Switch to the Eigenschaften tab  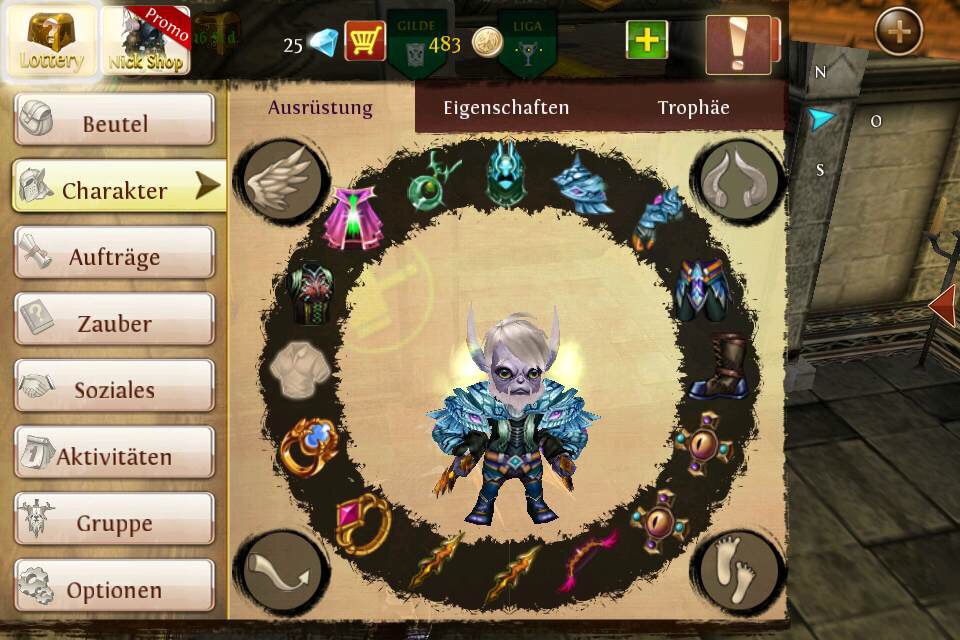pyautogui.click(x=506, y=108)
